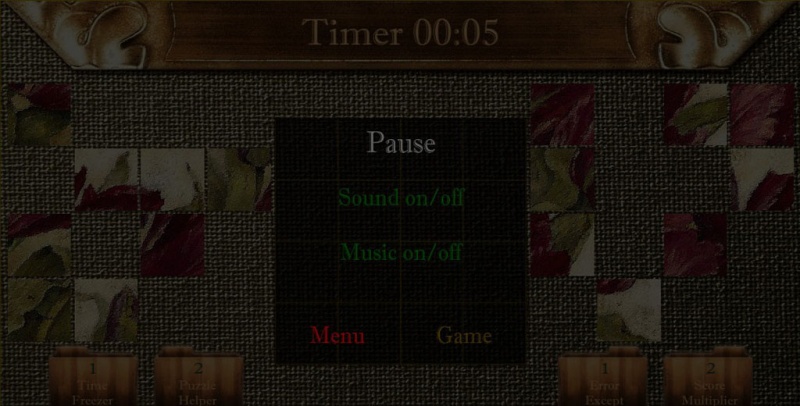Activate the Error Except power-up
Image resolution: width=800 pixels, height=406 pixels.
point(604,380)
